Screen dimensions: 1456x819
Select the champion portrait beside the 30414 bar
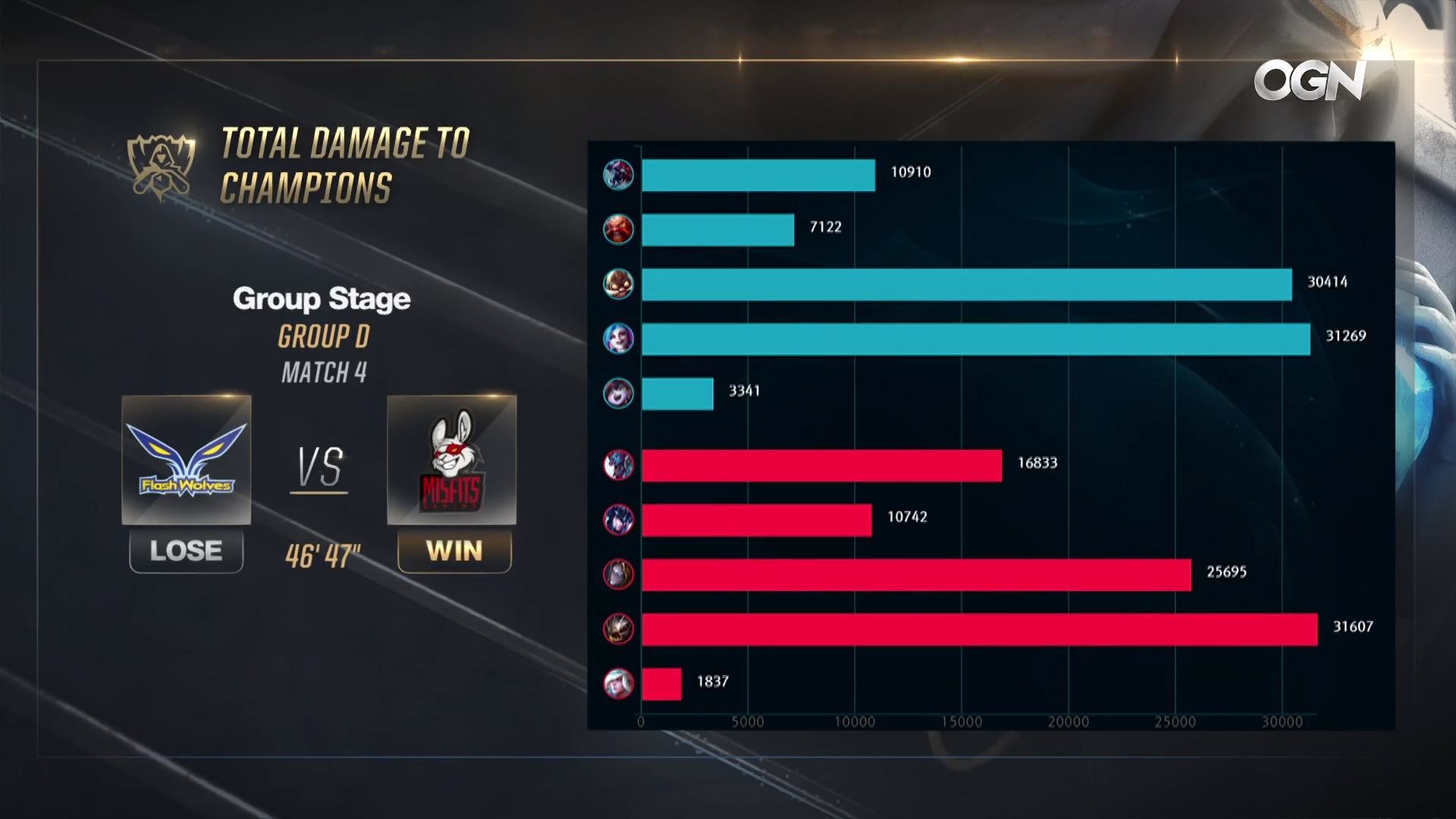tap(618, 284)
